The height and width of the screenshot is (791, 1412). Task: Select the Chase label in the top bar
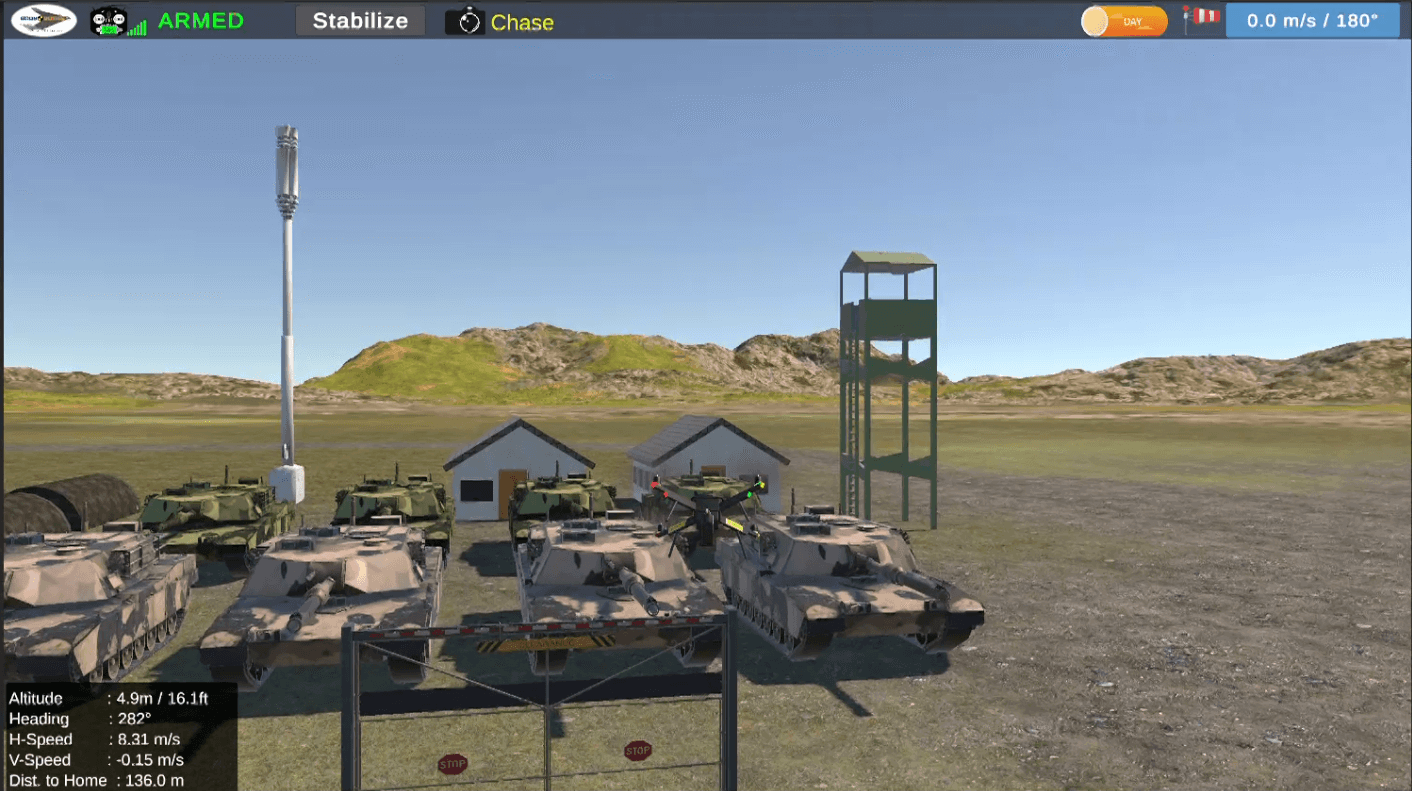(523, 20)
